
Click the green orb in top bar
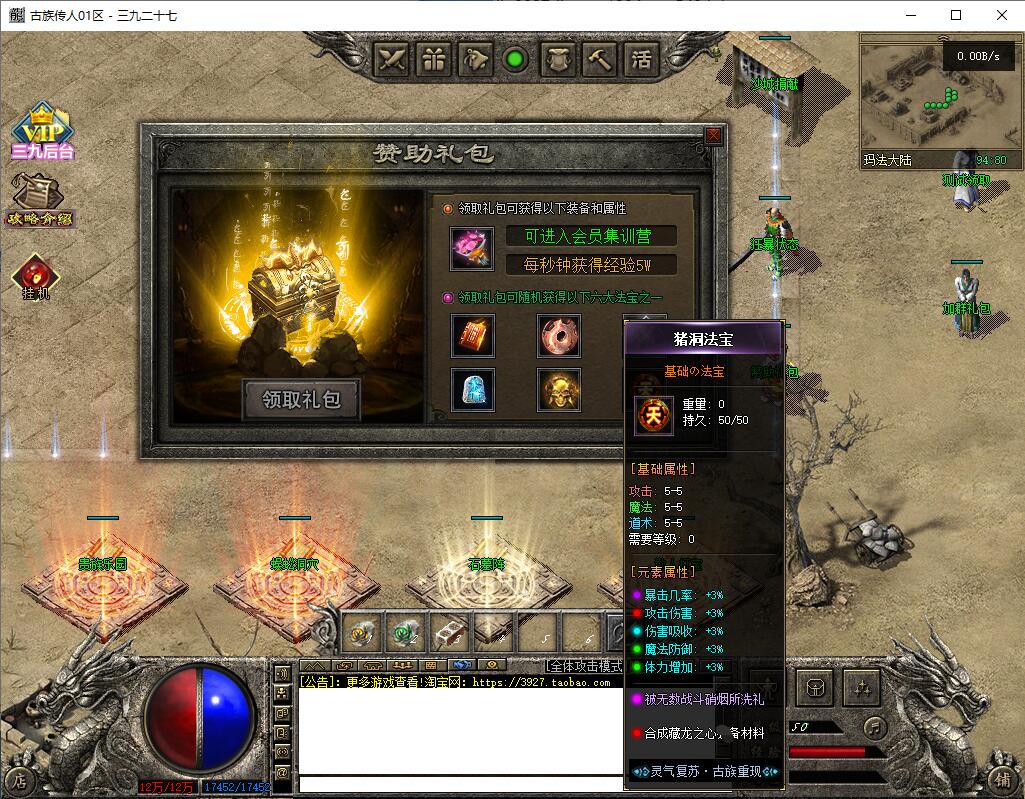click(516, 59)
